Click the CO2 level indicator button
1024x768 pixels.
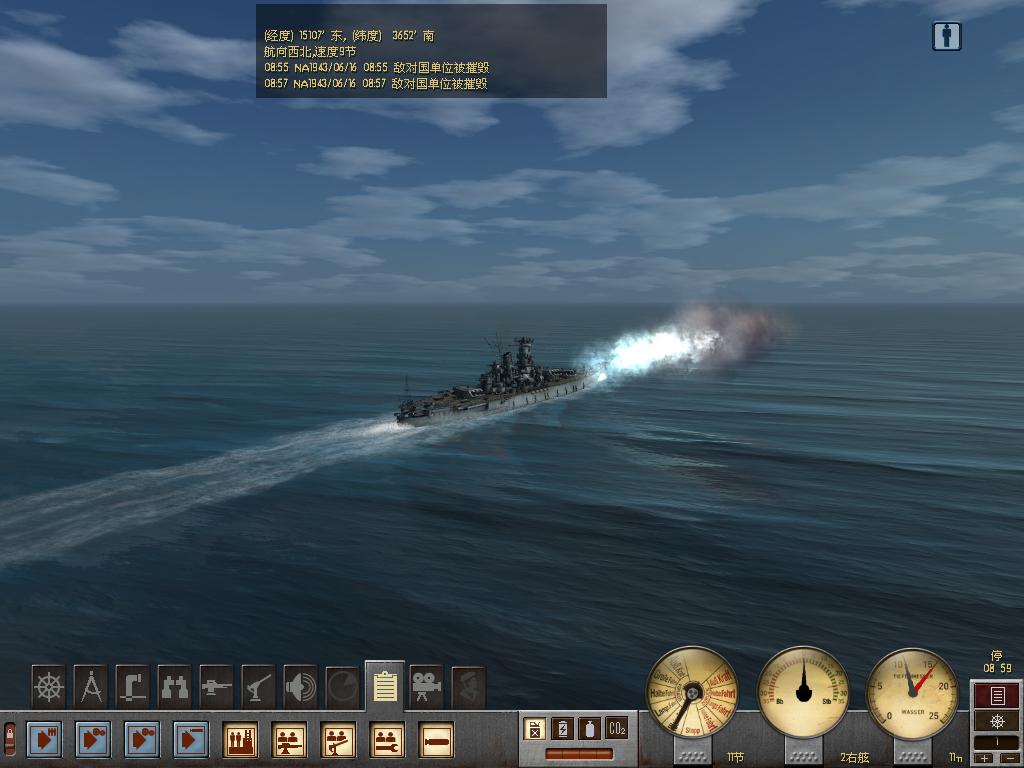coord(617,728)
